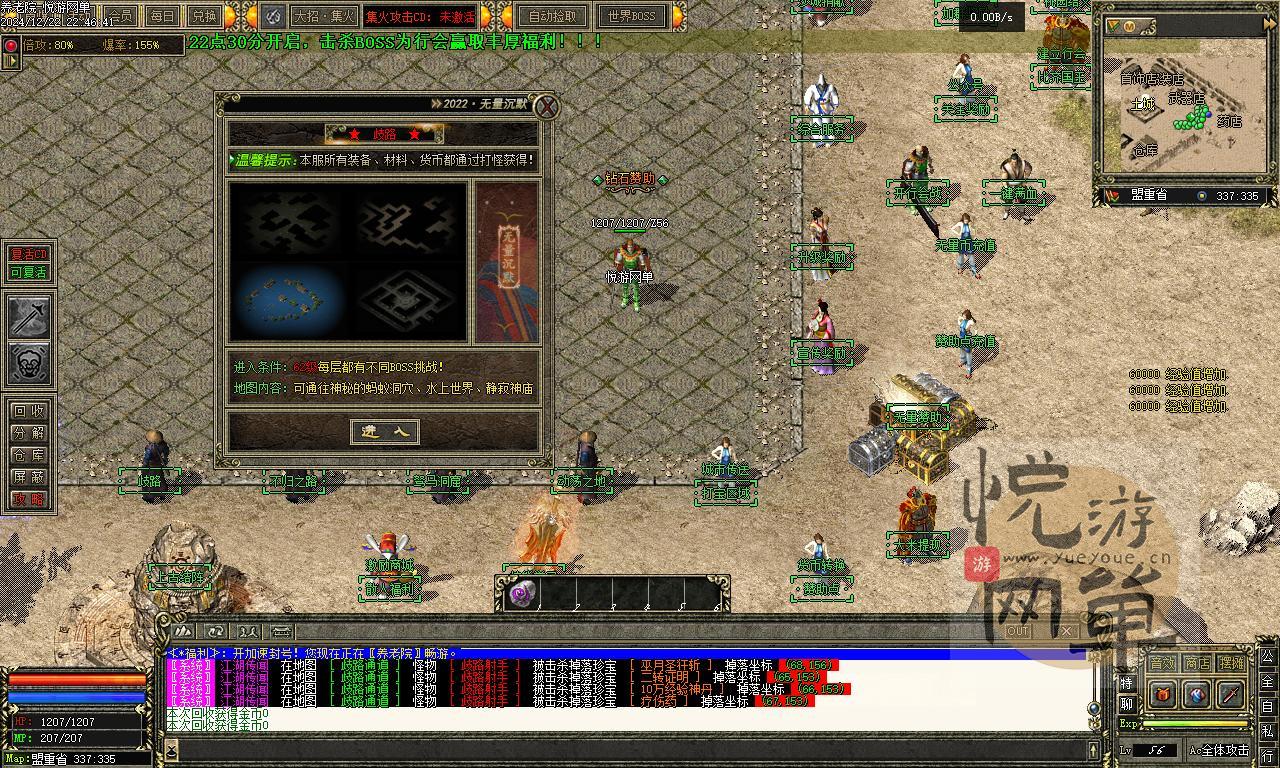Click the 进入 enter button

tap(385, 431)
